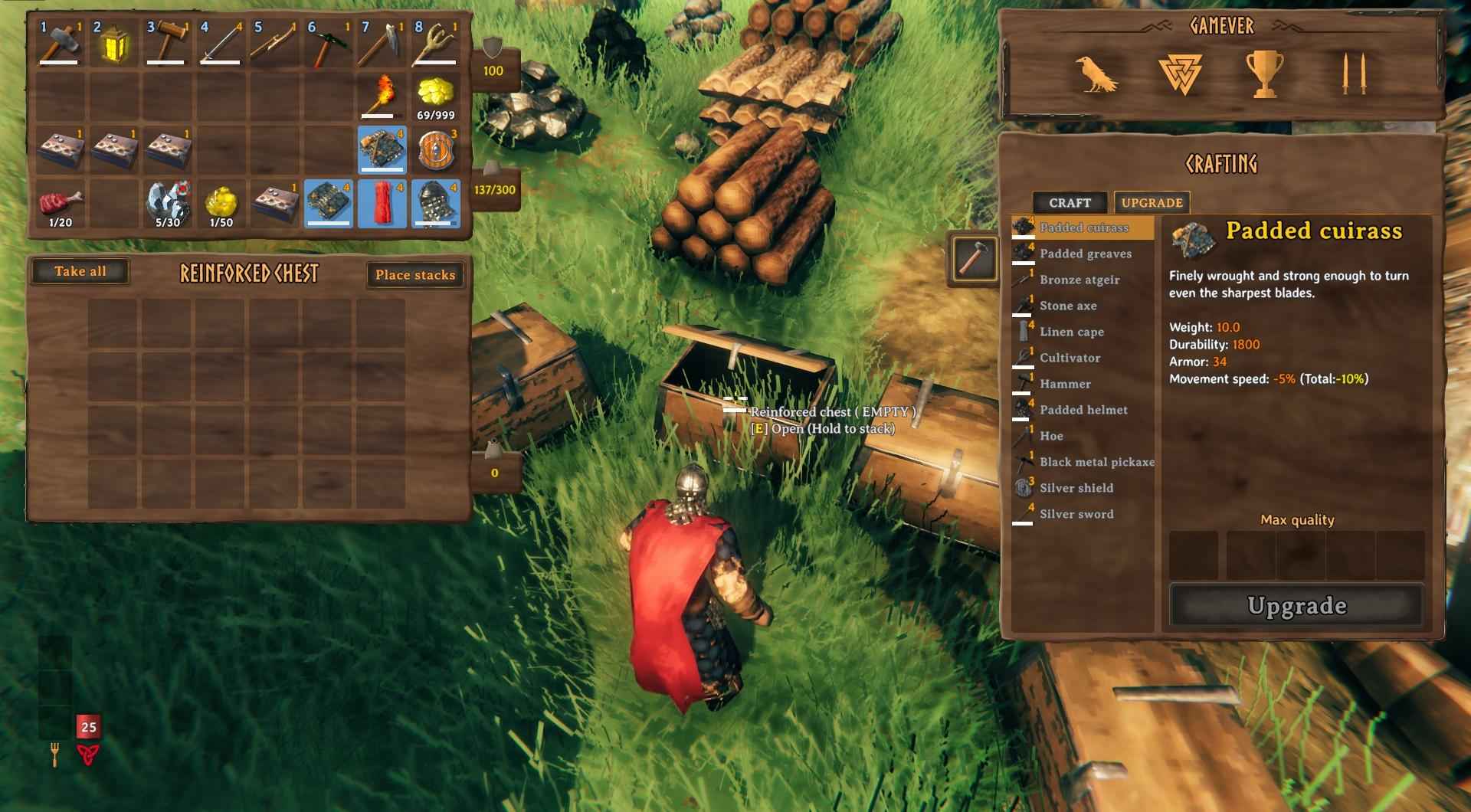The width and height of the screenshot is (1471, 812).
Task: Open the raven icon panel
Action: click(1096, 75)
